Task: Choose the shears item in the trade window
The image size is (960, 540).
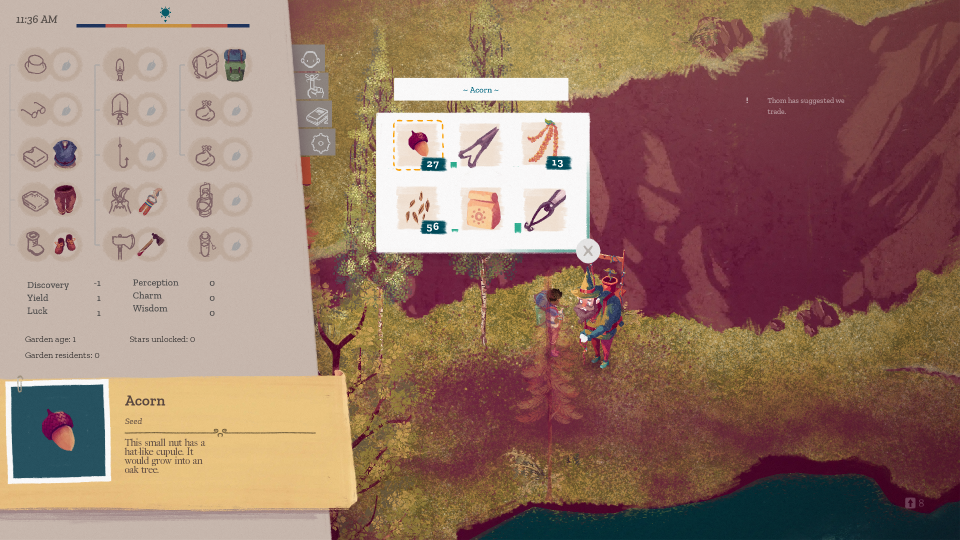Action: coord(480,145)
